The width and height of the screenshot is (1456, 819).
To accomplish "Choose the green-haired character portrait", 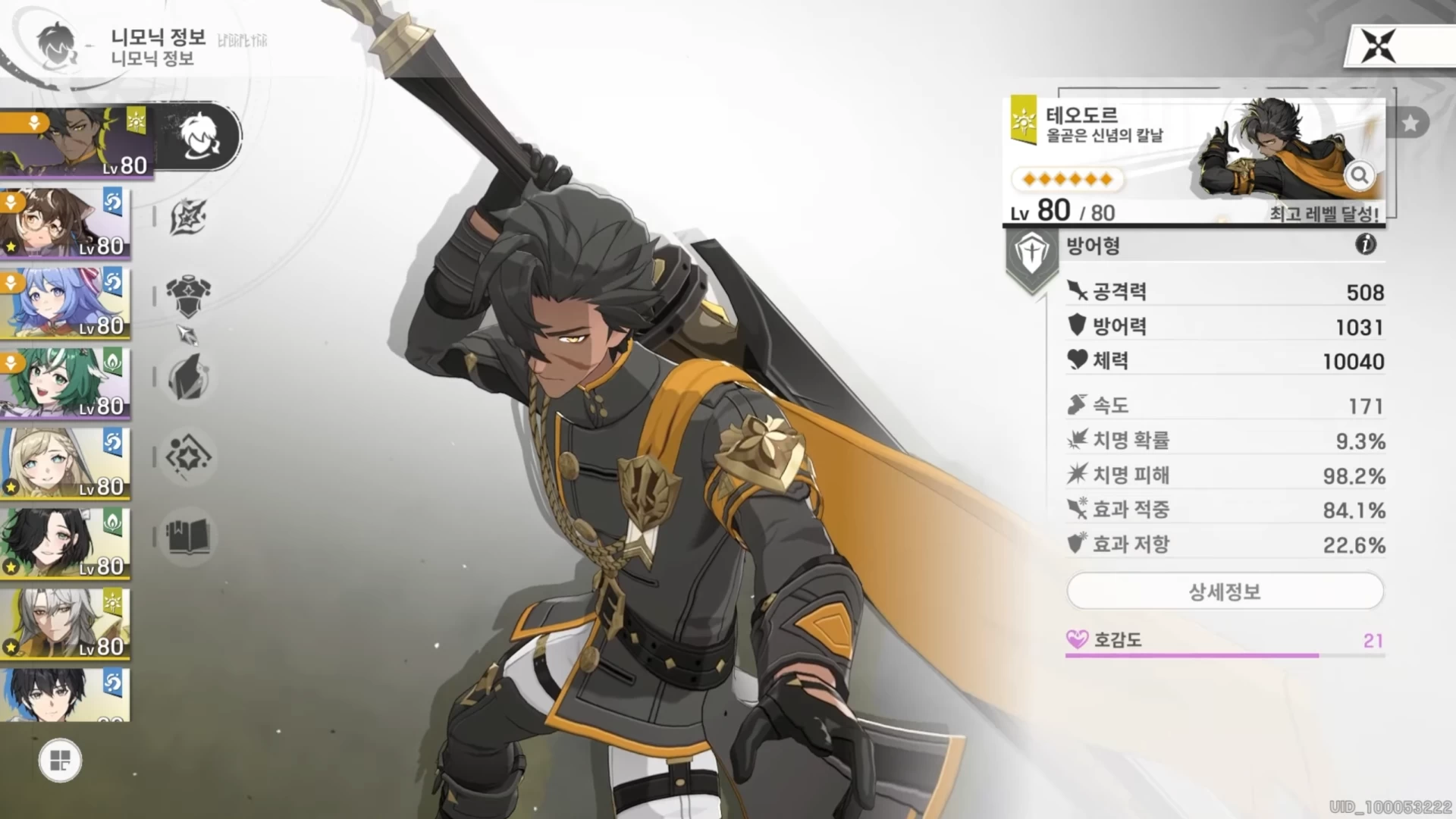I will (x=65, y=384).
